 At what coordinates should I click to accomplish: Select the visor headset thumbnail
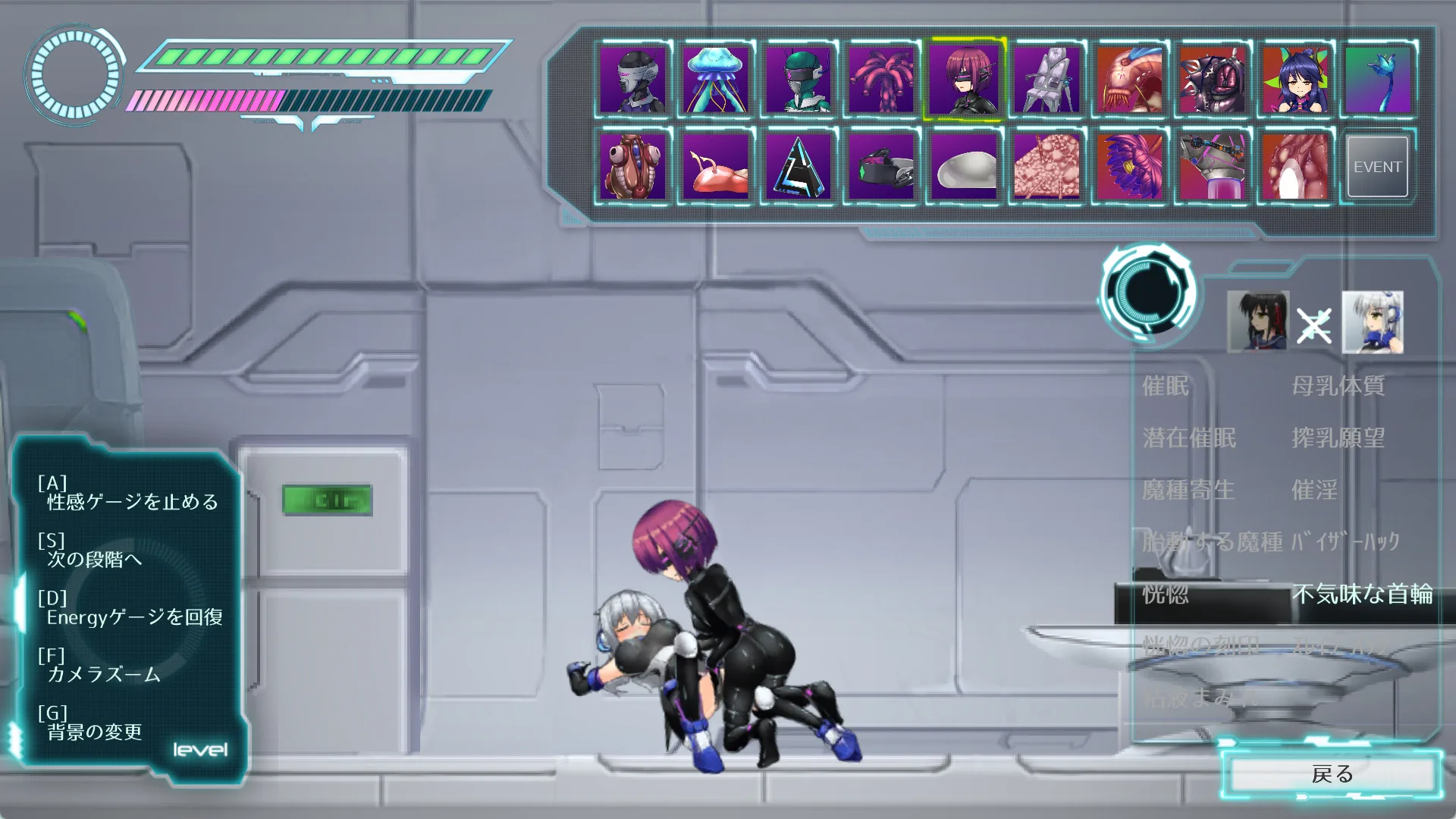click(x=881, y=167)
